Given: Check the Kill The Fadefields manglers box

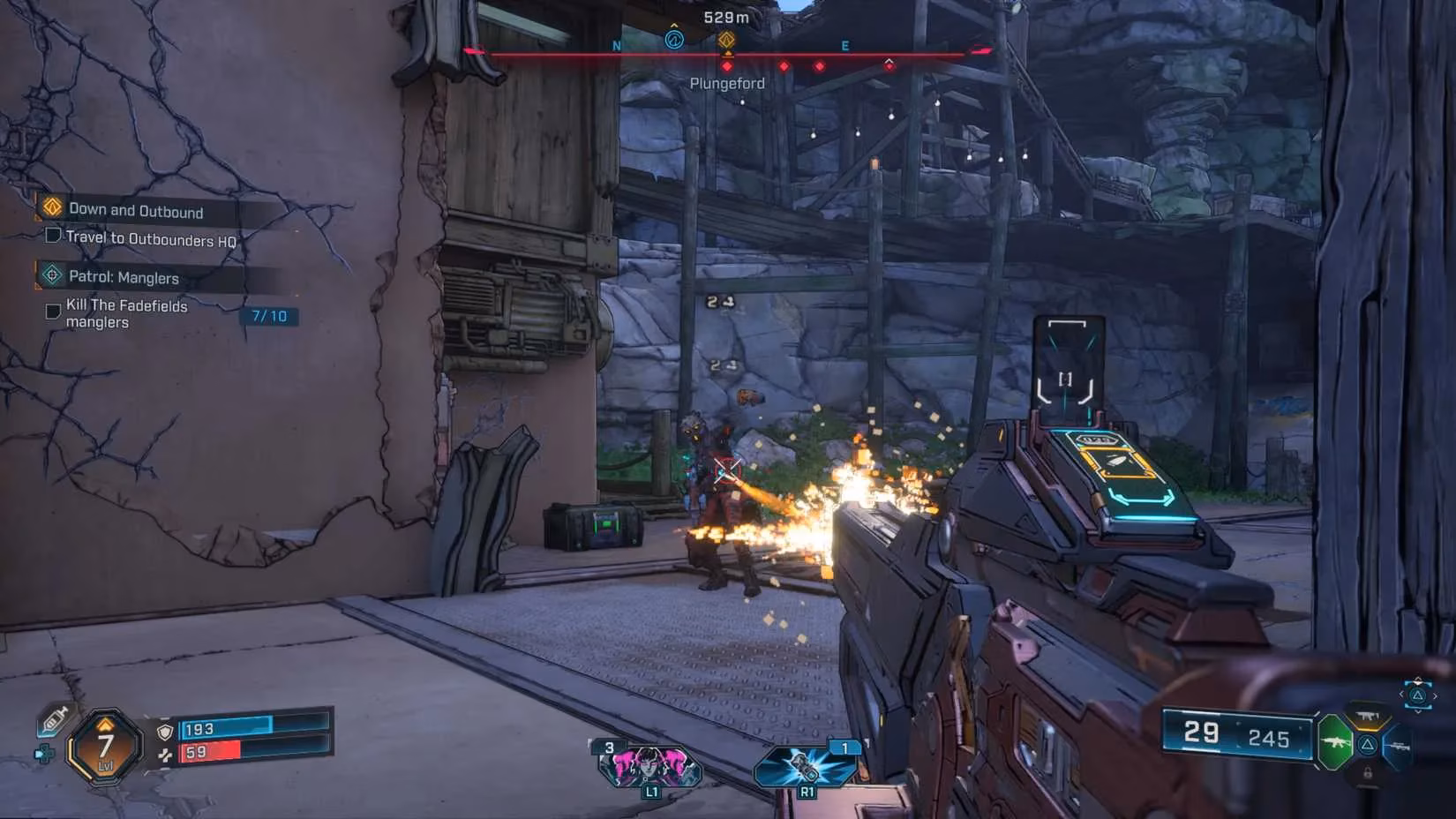Looking at the screenshot, I should [x=52, y=311].
